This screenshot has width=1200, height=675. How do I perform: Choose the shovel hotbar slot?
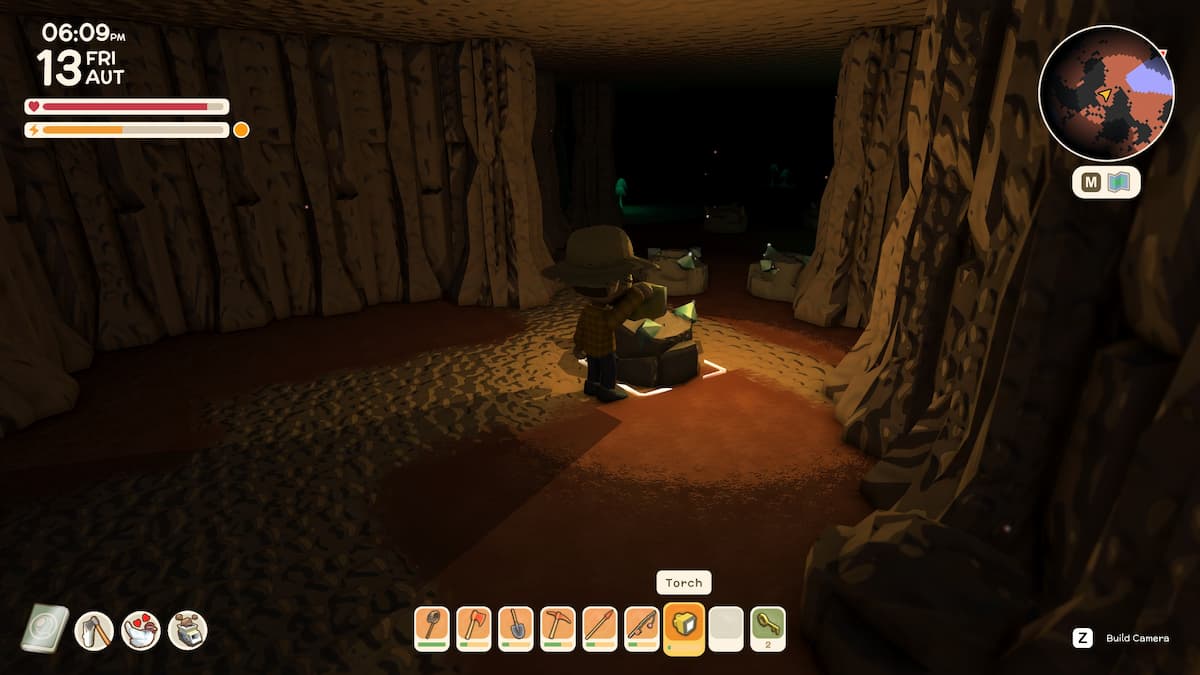pyautogui.click(x=515, y=628)
